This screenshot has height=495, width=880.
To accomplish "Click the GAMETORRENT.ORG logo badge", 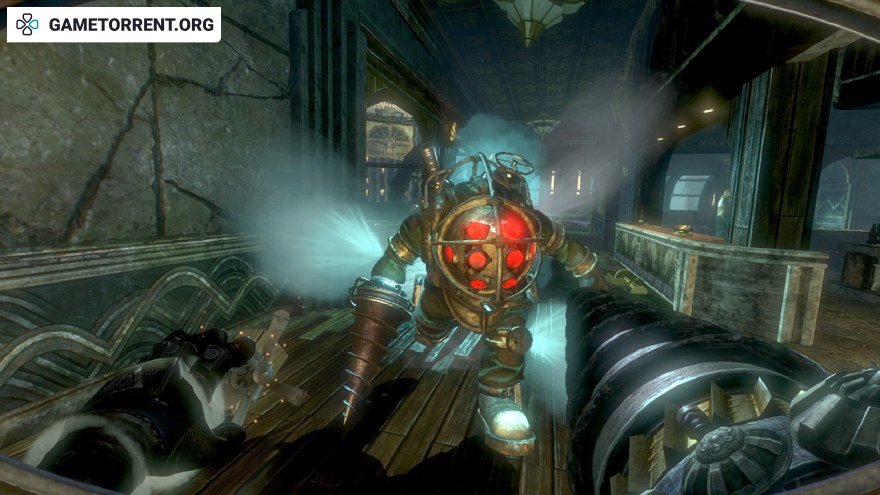I will [x=114, y=24].
